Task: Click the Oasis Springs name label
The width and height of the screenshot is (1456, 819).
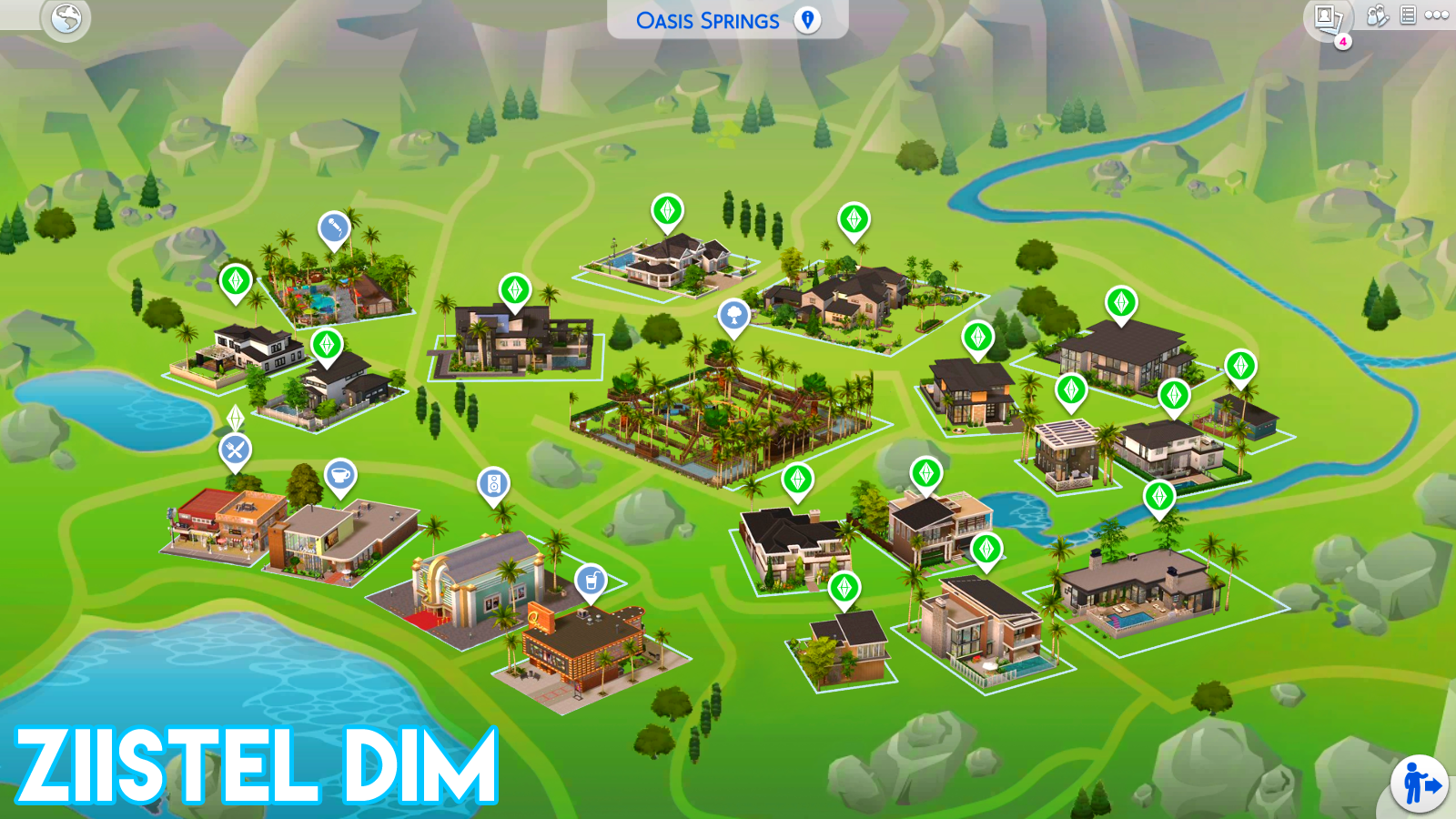Action: point(709,19)
